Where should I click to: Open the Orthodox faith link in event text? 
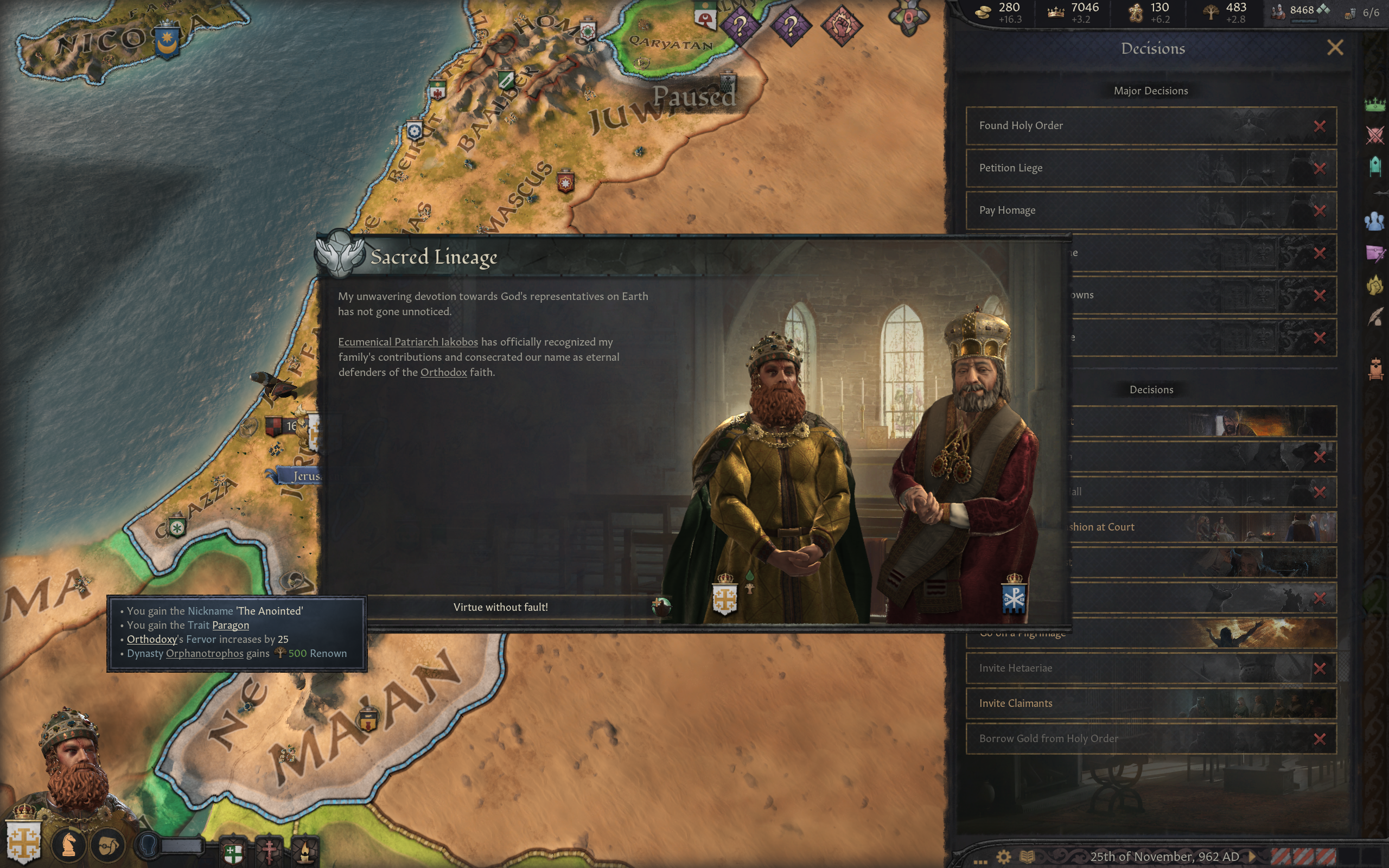tap(443, 373)
